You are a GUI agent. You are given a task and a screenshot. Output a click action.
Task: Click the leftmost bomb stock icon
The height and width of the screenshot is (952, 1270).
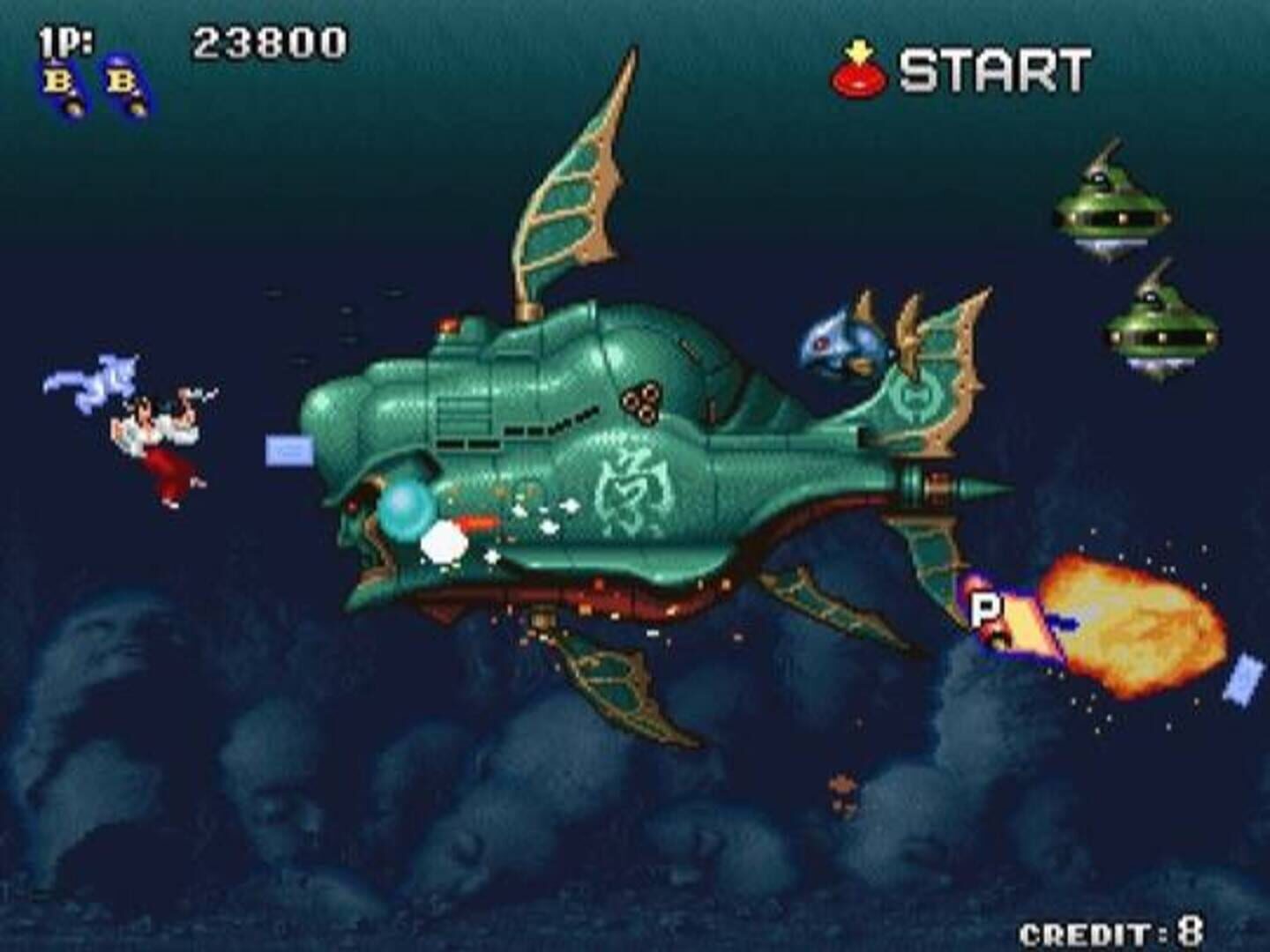(65, 86)
